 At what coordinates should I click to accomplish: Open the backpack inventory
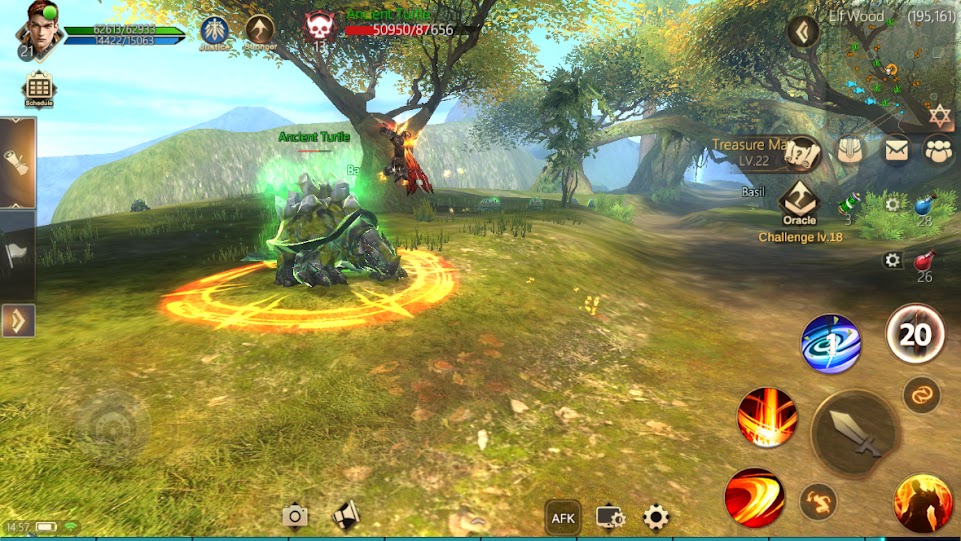point(850,150)
